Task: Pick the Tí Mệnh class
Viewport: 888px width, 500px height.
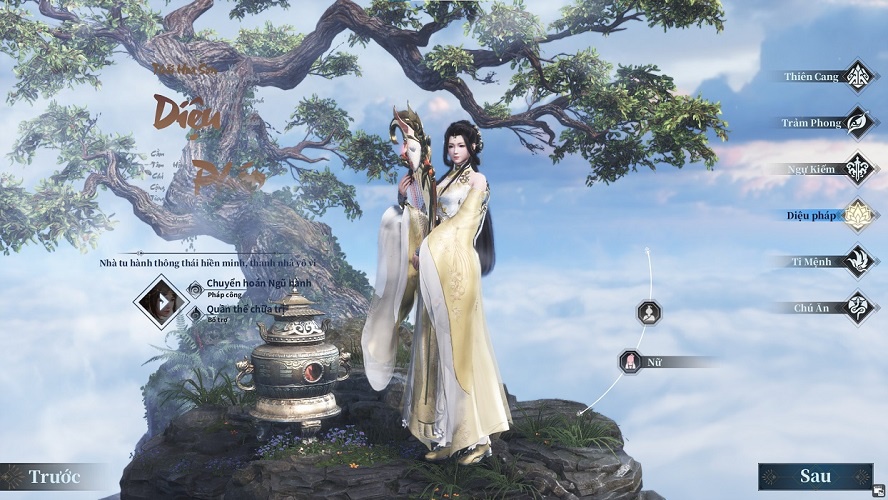Action: click(x=857, y=261)
